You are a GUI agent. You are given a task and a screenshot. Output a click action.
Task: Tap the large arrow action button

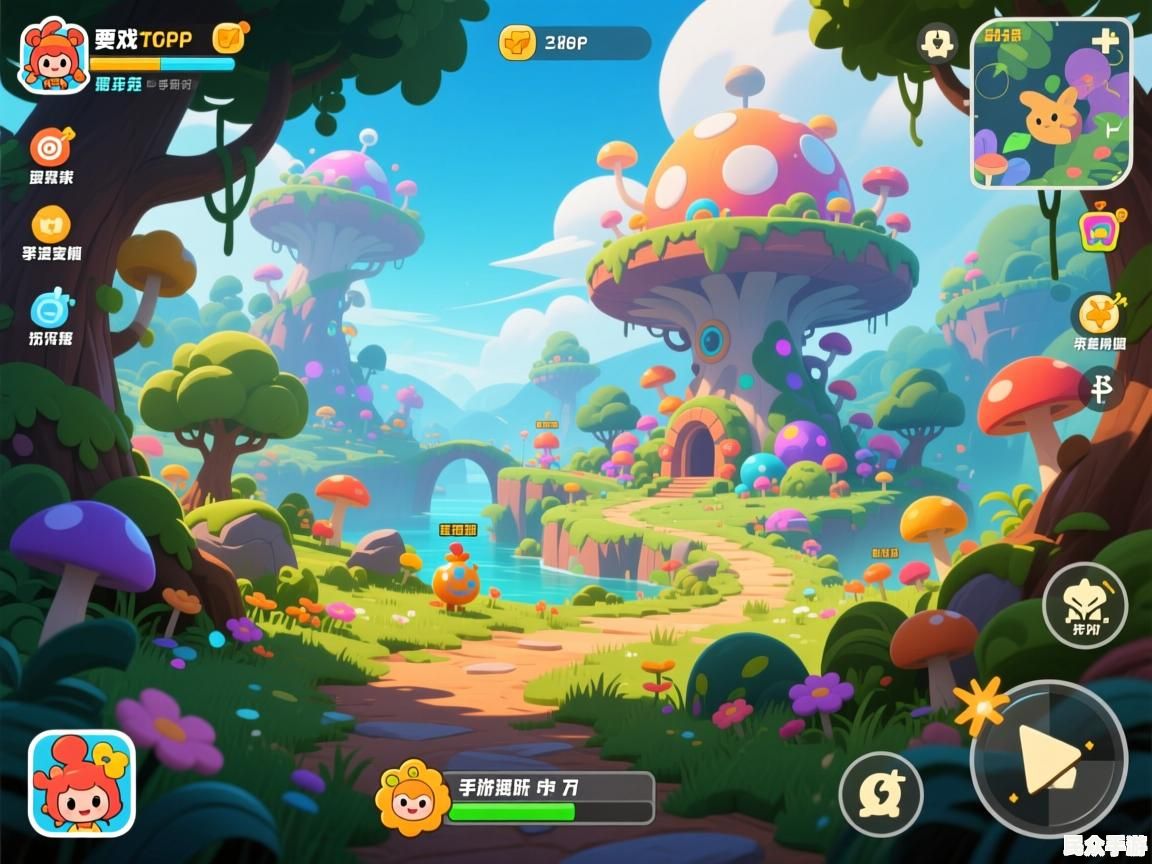1048,757
